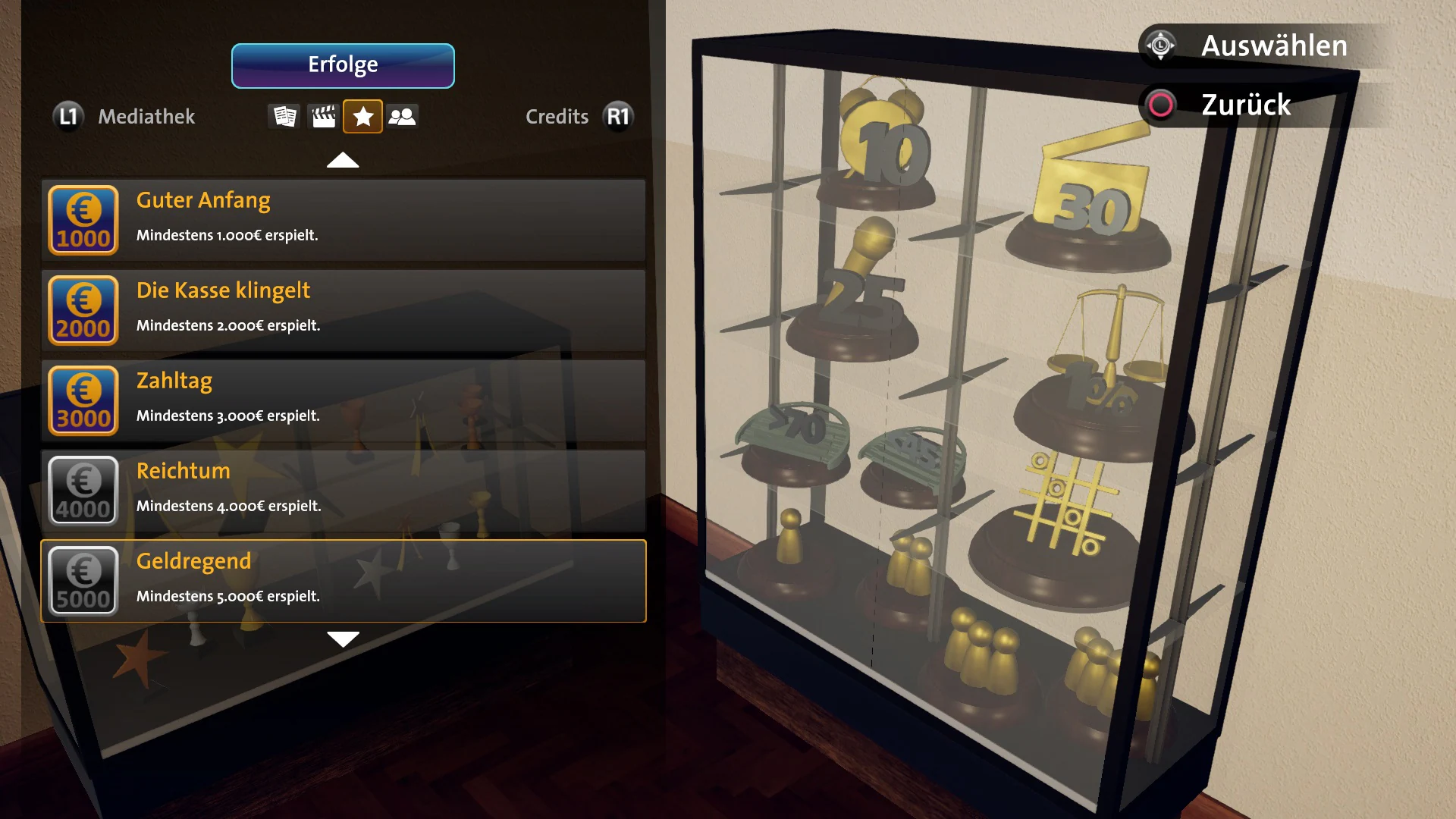Viewport: 1456px width, 819px height.
Task: Select the star achievements tab icon
Action: pyautogui.click(x=363, y=116)
